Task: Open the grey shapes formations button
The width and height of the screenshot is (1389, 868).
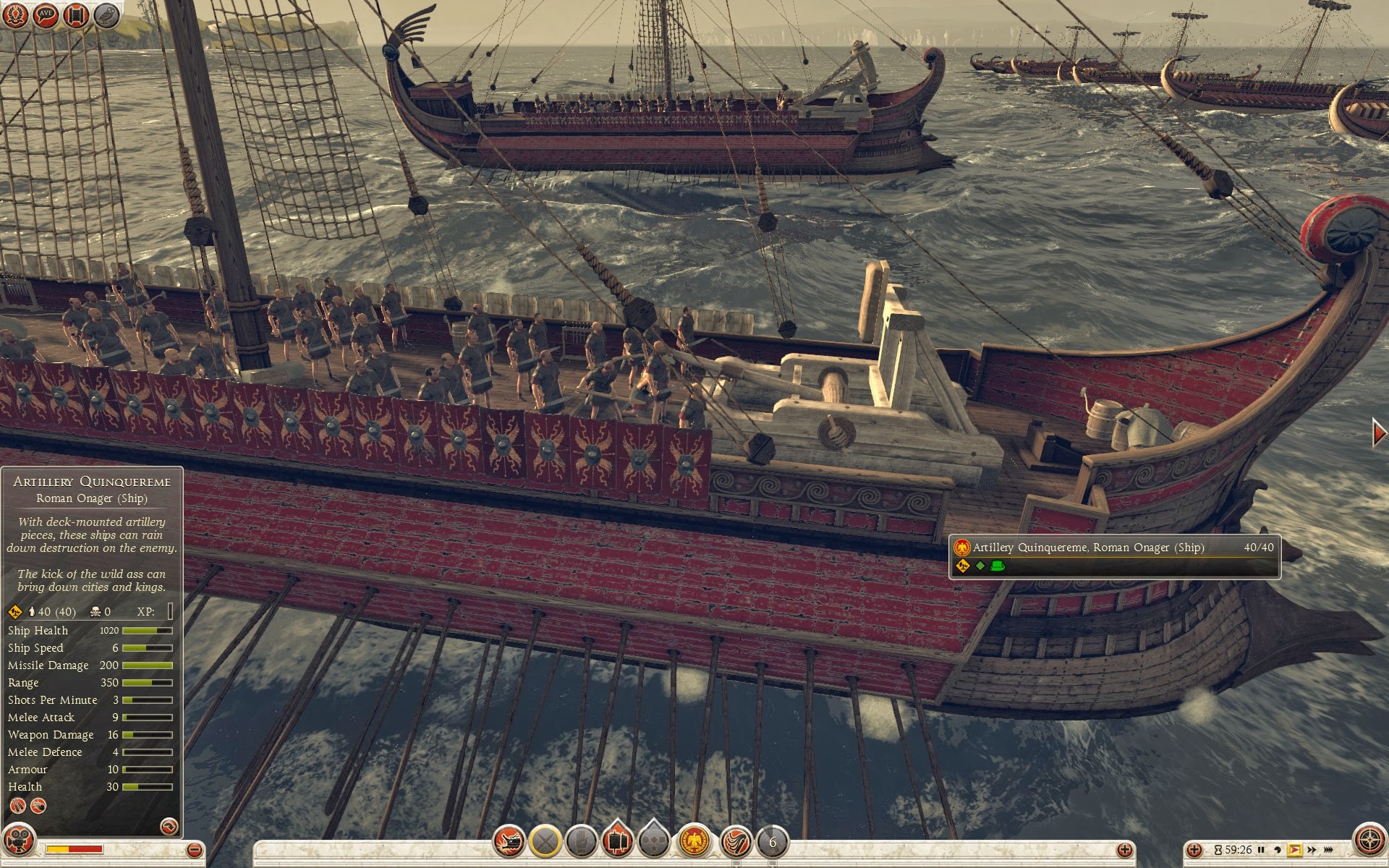Action: click(x=654, y=842)
